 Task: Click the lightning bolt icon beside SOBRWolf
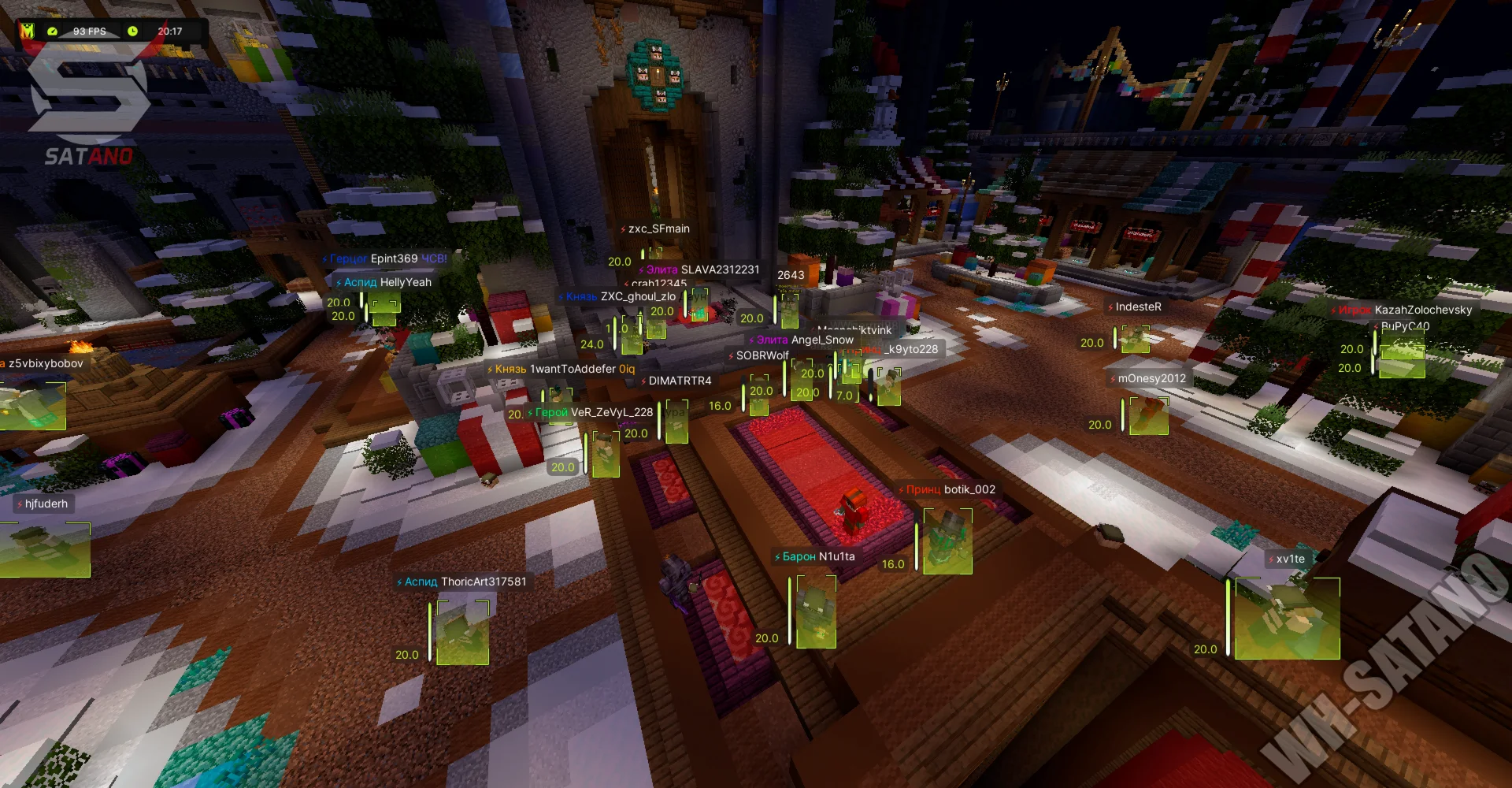coord(731,355)
